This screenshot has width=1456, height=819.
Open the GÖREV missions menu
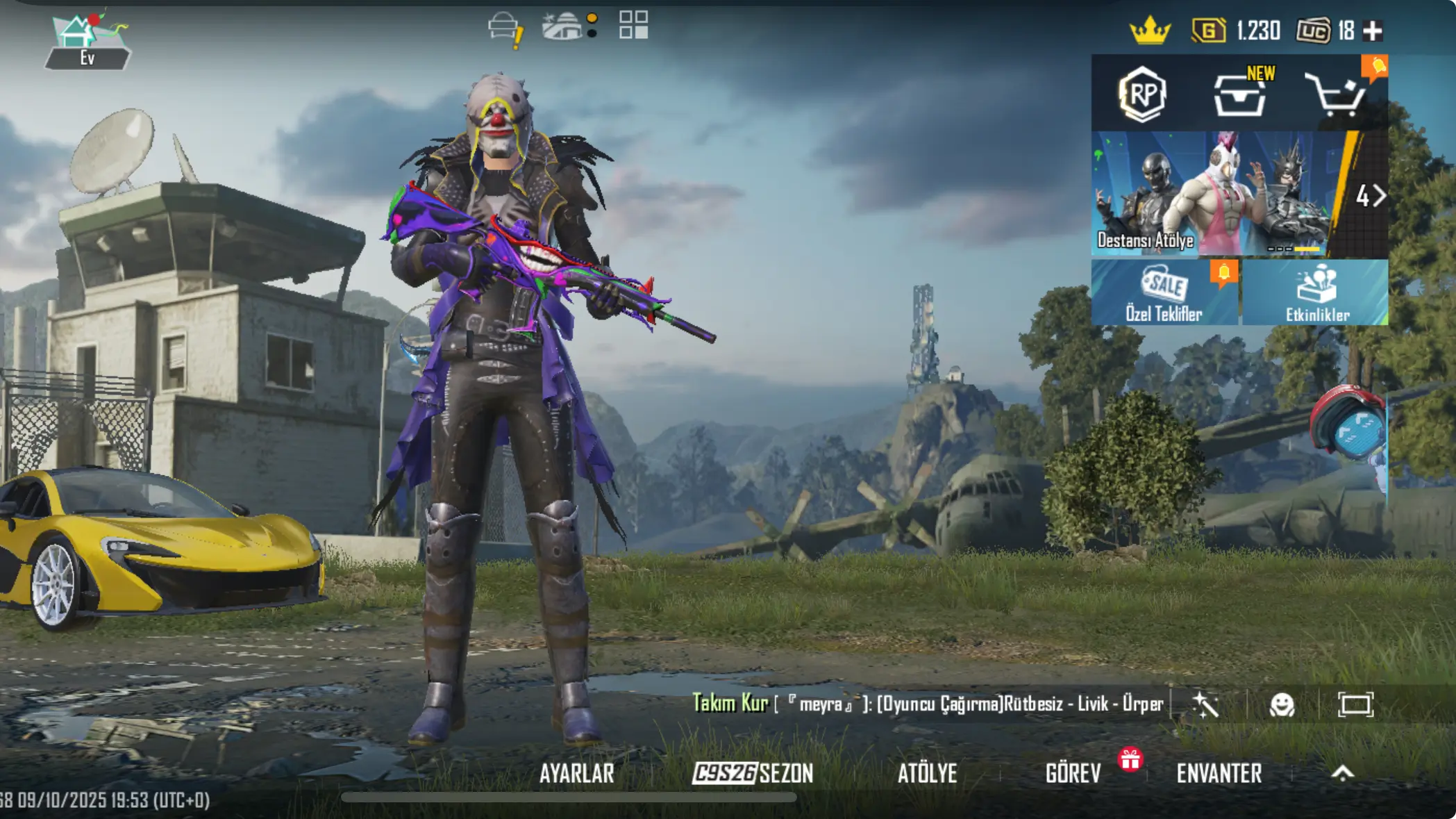[1073, 773]
